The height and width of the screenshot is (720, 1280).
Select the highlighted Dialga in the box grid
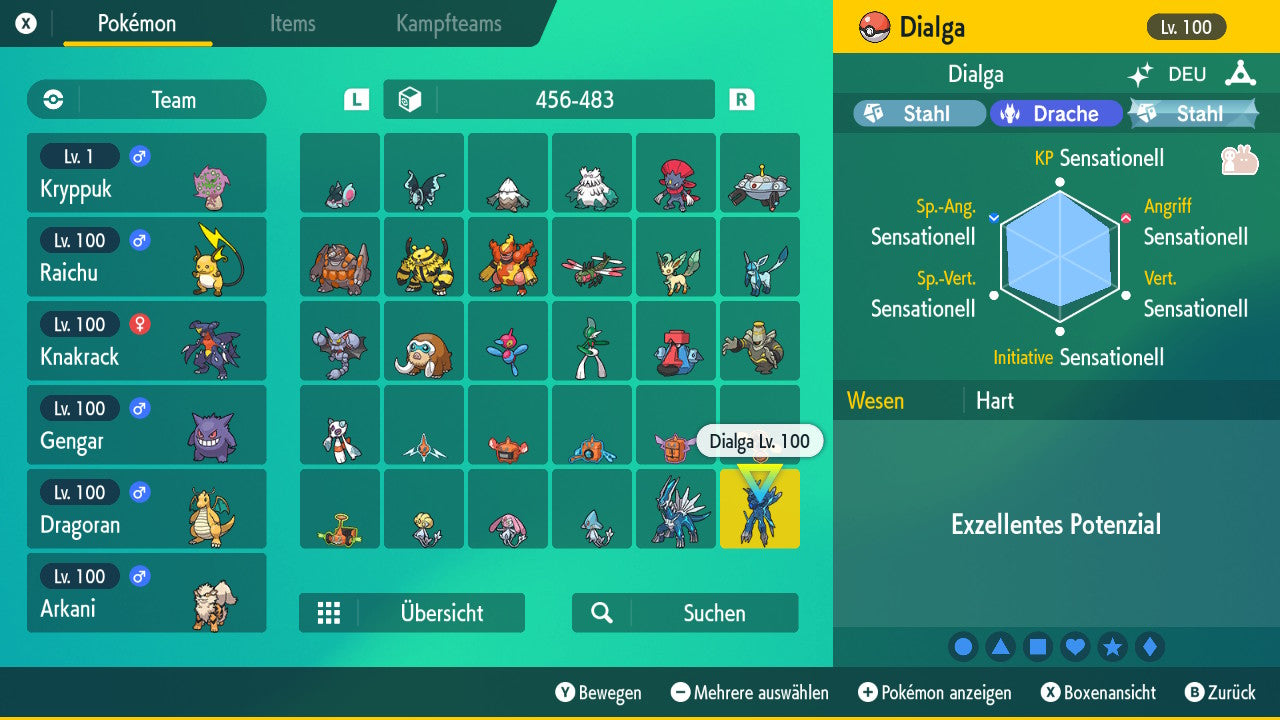coord(759,508)
